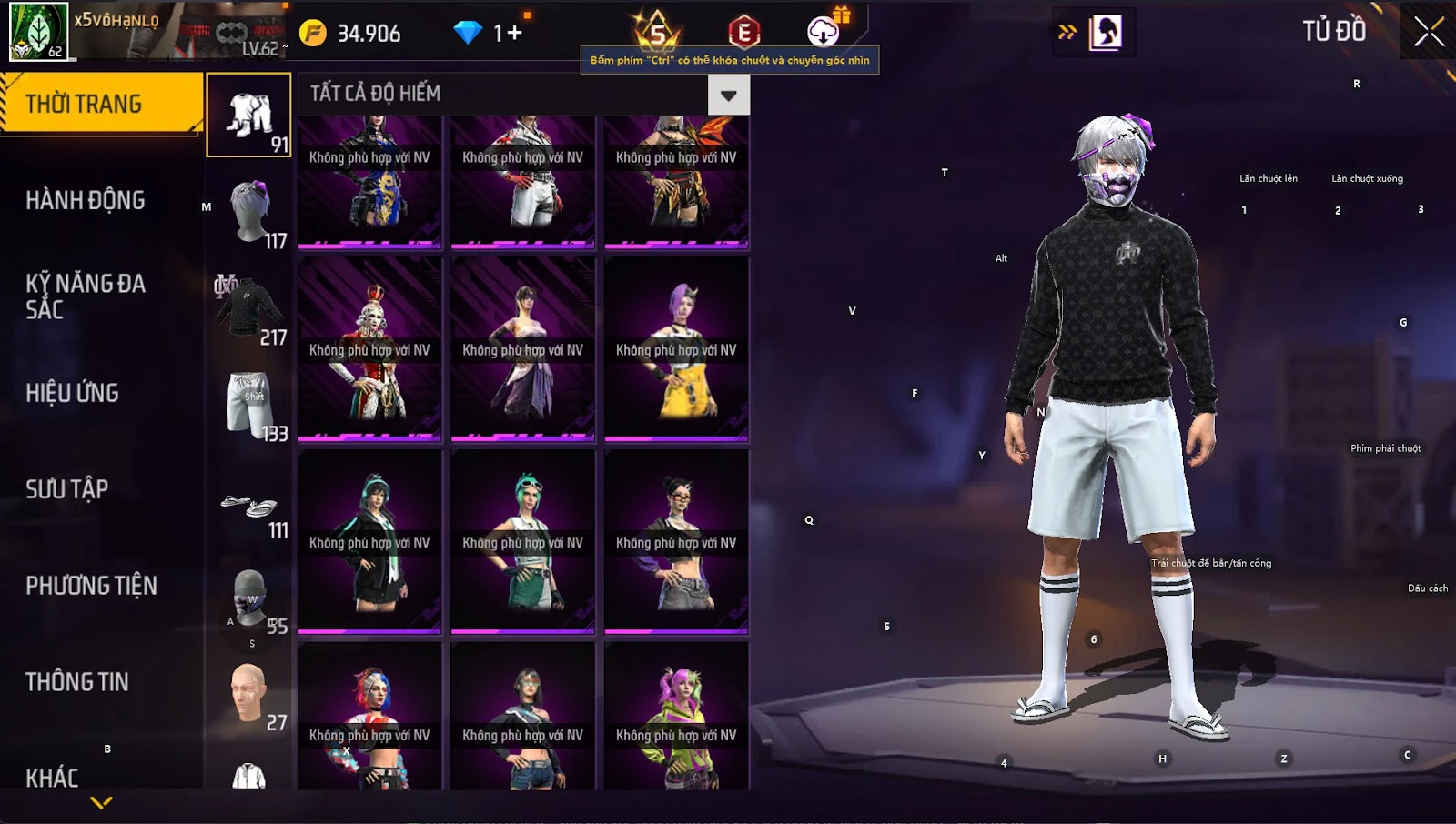Expand the Tất Cả Độ Hiếm rarity dropdown
1456x824 pixels.
click(728, 95)
